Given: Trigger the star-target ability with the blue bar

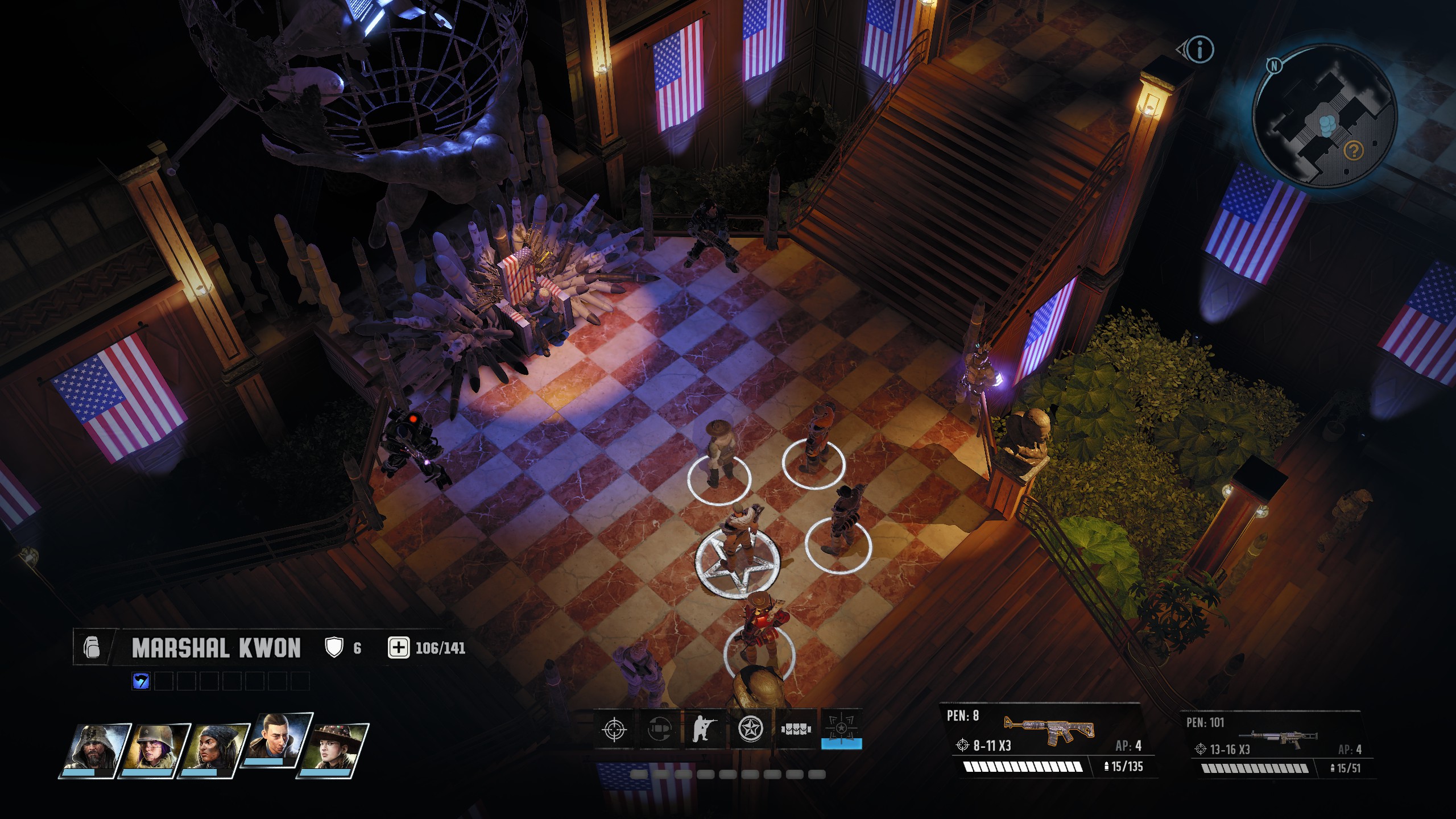Looking at the screenshot, I should (841, 729).
